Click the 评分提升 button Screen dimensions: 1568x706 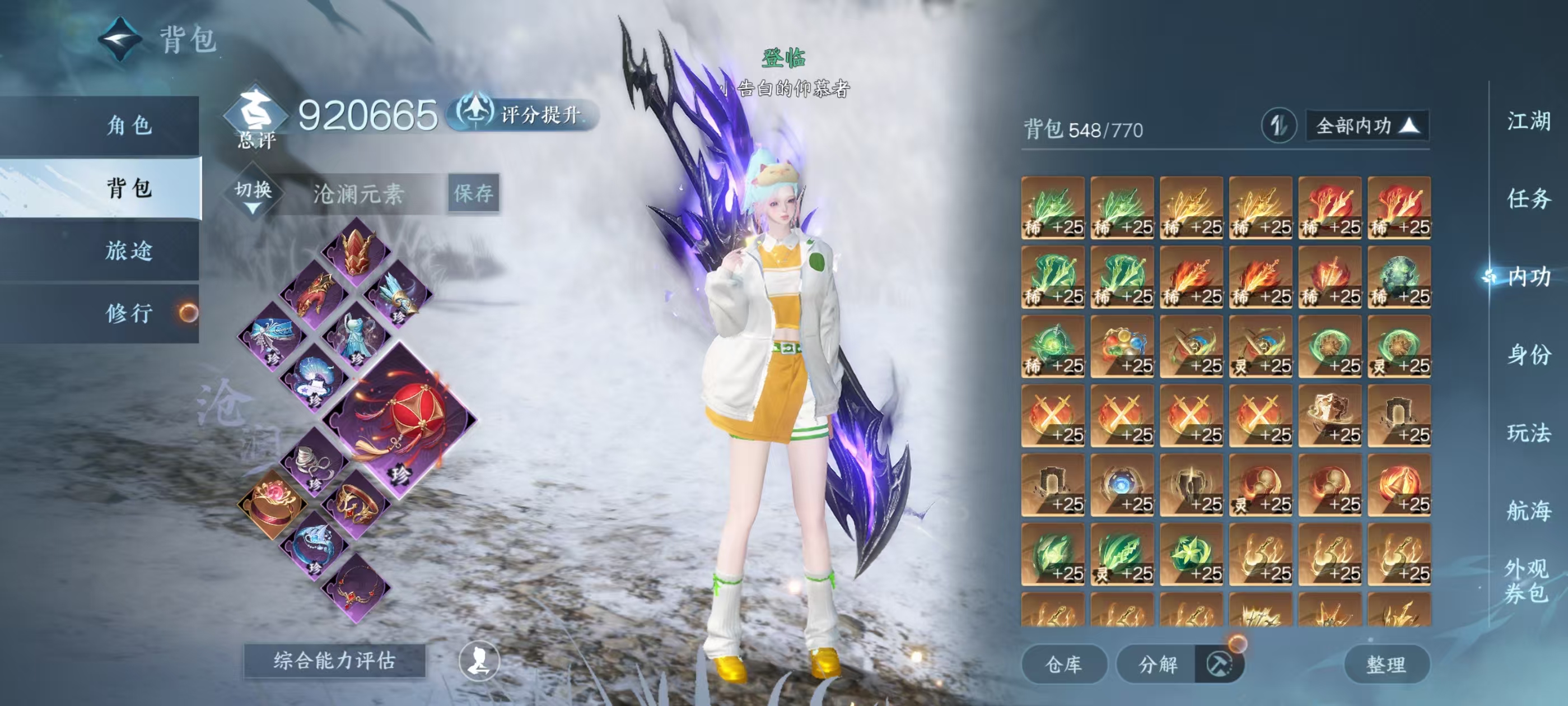coord(525,114)
